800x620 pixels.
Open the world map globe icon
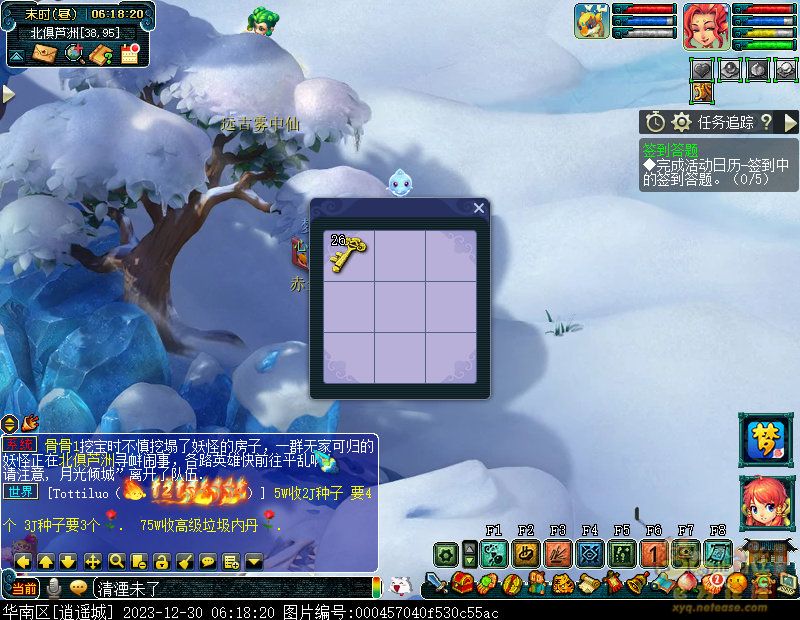[73, 54]
